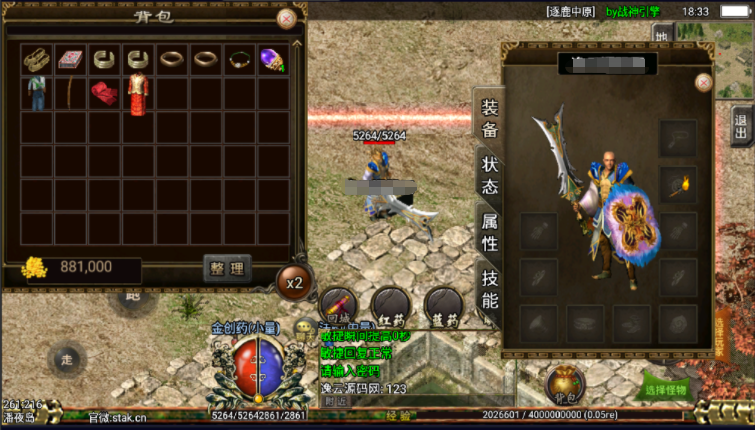
Task: Close the 背包 inventory window
Action: (286, 18)
